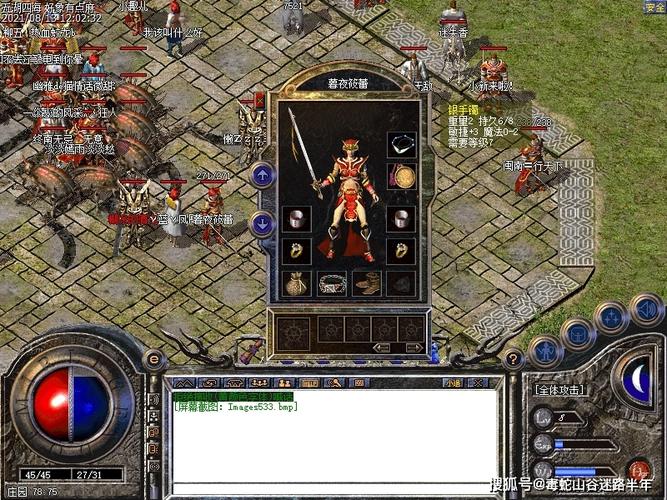Select the pouch item slot

tap(295, 283)
